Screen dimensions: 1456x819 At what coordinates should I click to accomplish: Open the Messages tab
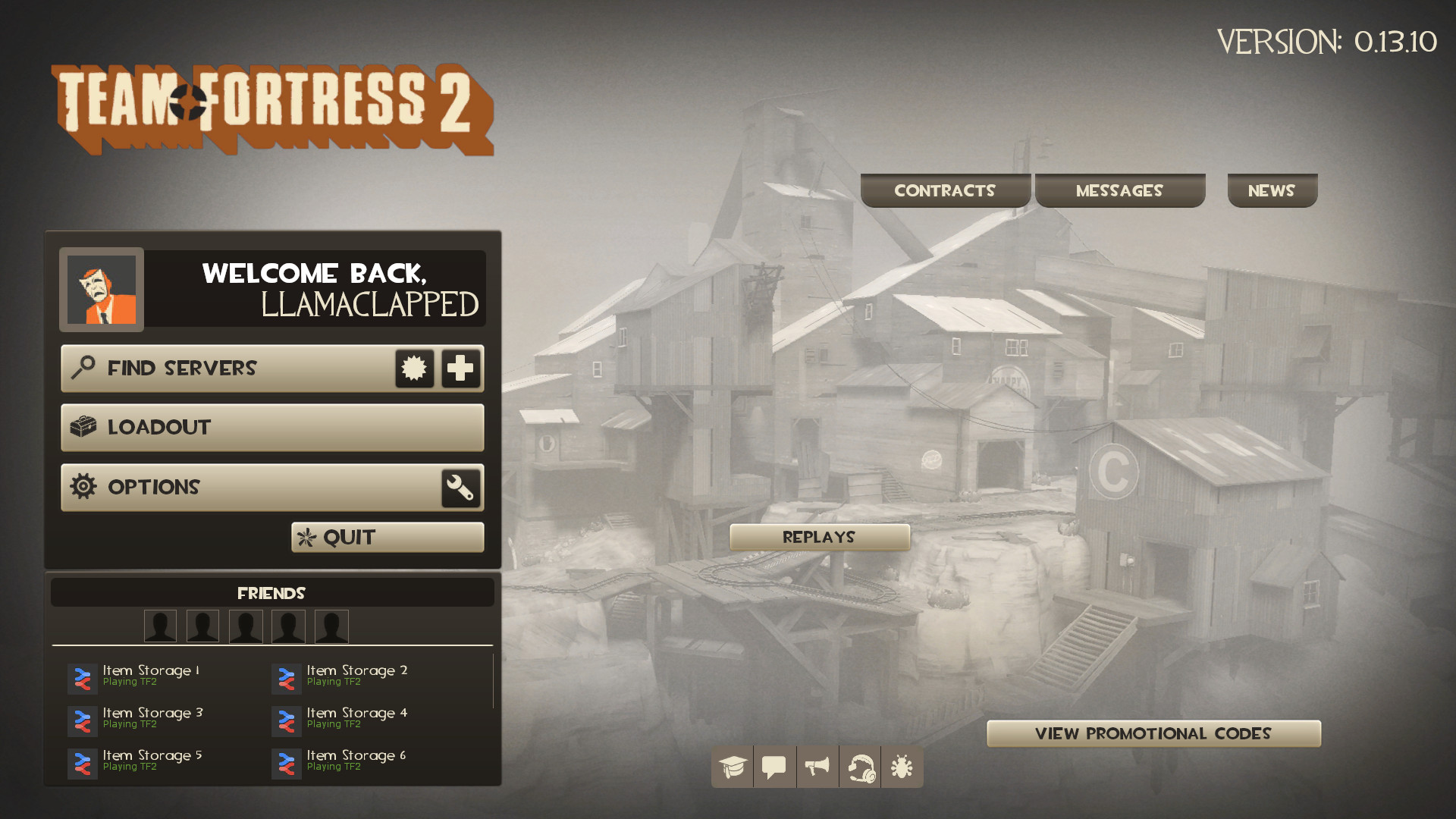[x=1120, y=190]
